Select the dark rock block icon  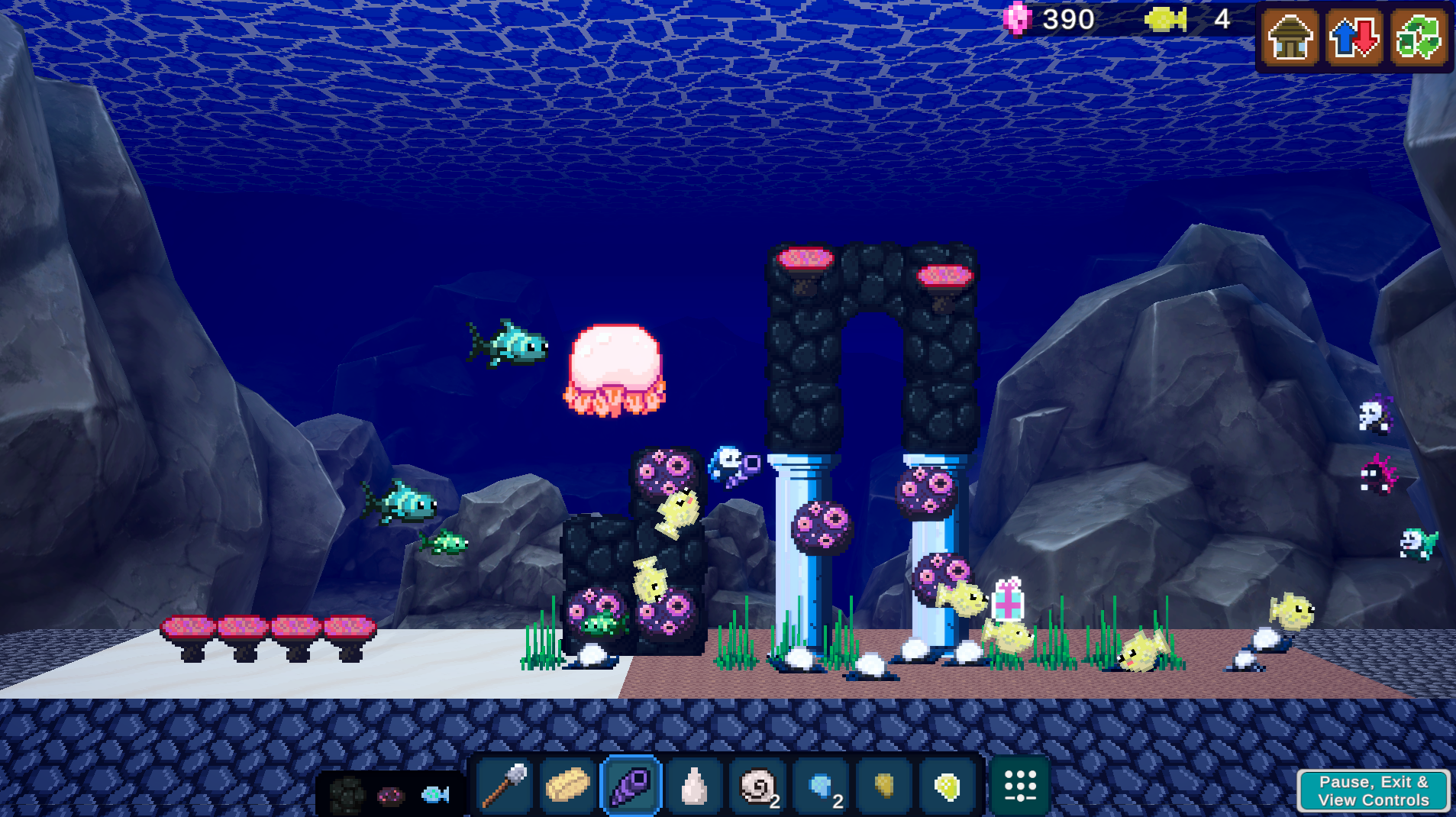[x=347, y=795]
